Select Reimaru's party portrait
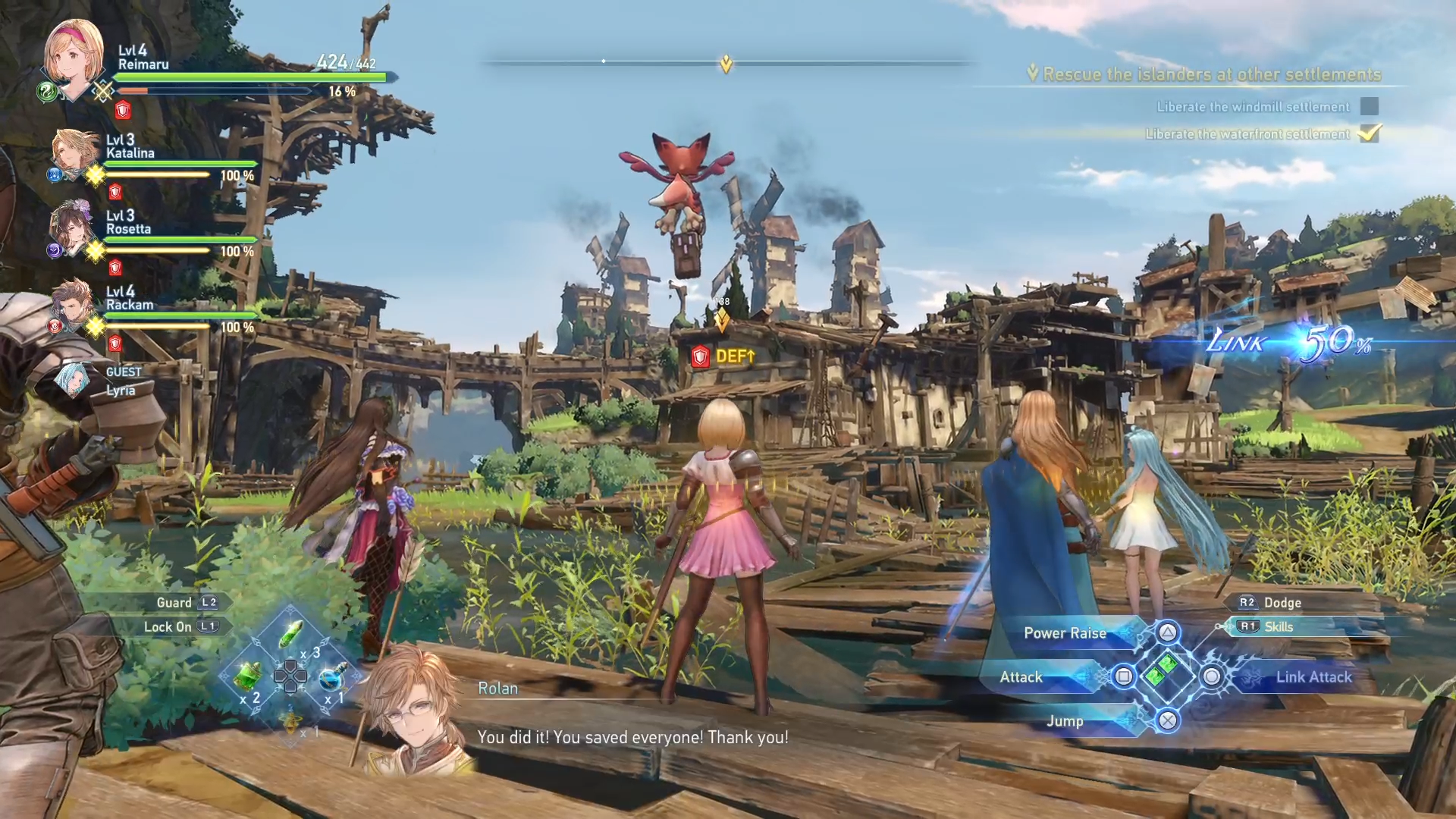Viewport: 1456px width, 819px height. (74, 57)
